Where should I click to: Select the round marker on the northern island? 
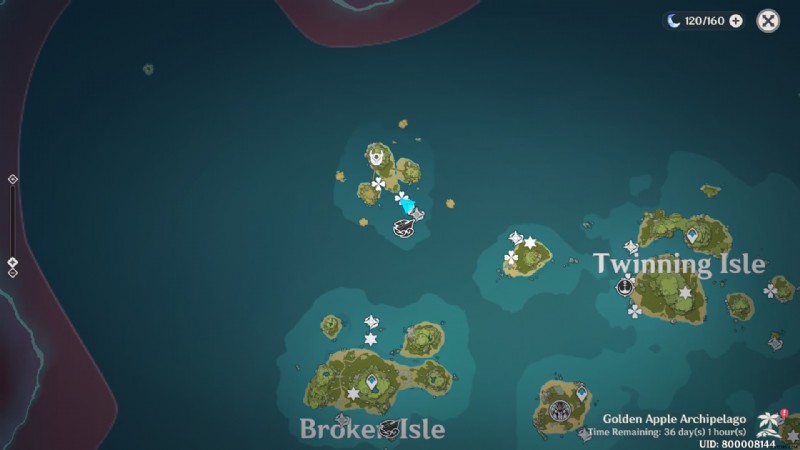[377, 156]
